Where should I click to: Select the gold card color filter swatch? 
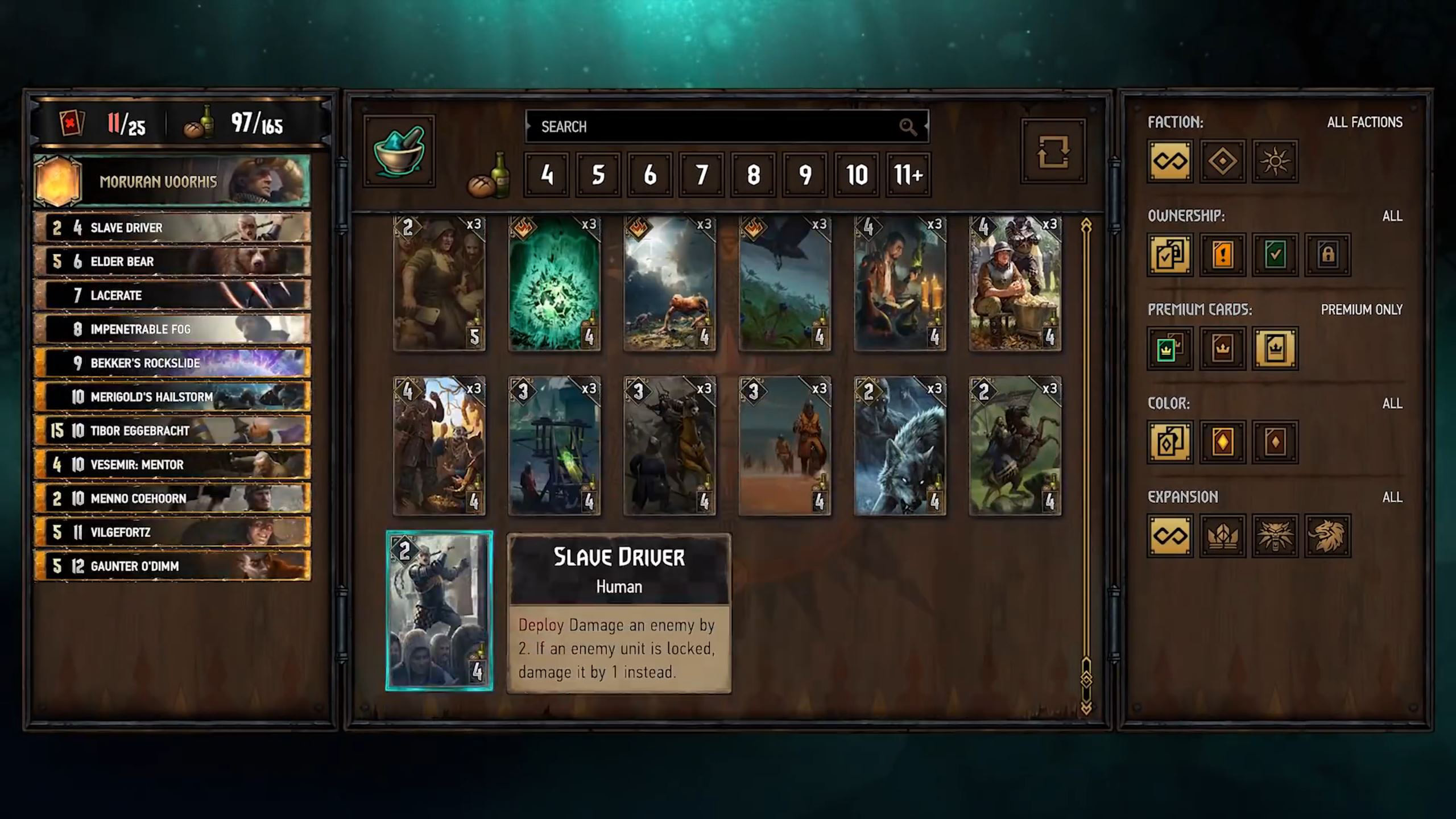pyautogui.click(x=1222, y=442)
